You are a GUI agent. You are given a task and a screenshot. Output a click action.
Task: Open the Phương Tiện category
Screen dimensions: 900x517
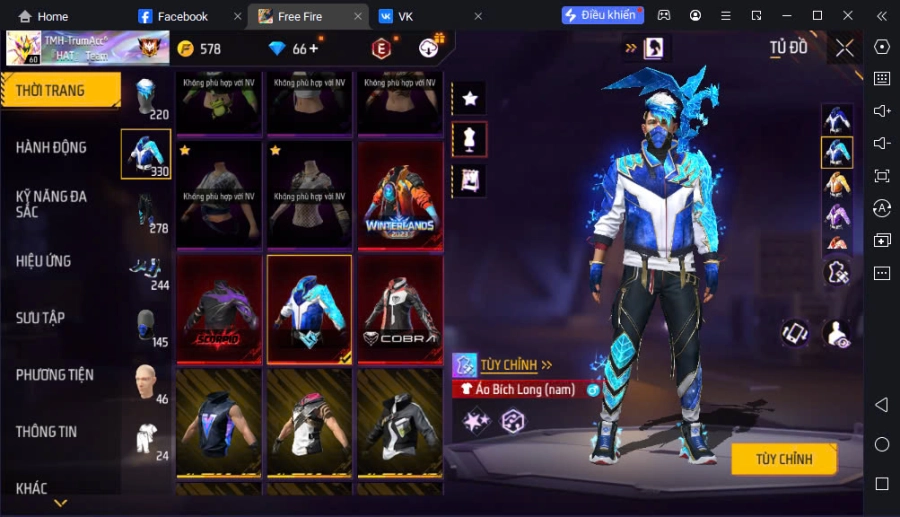coord(55,375)
